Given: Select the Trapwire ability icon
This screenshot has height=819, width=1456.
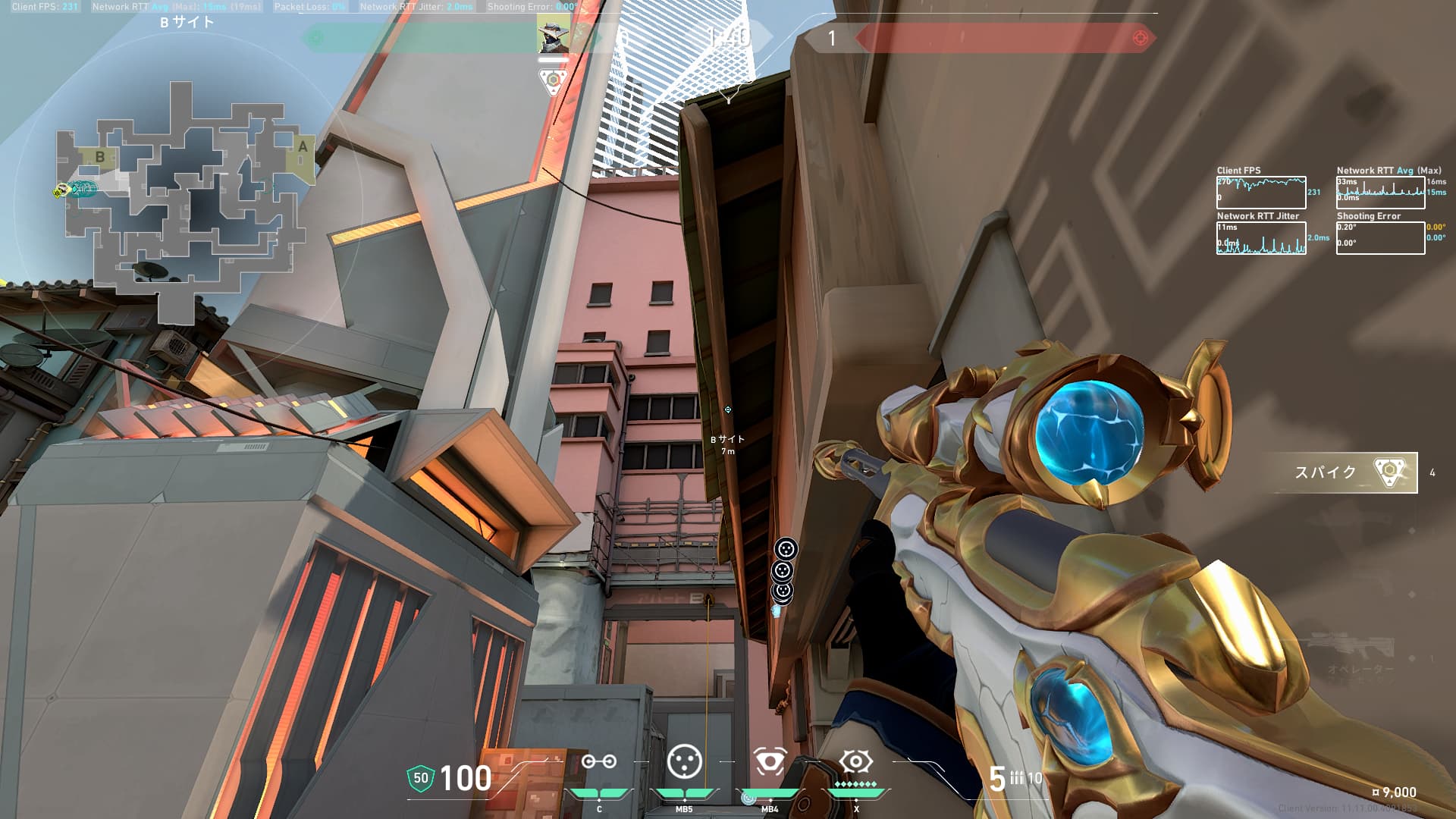Looking at the screenshot, I should coord(599,761).
